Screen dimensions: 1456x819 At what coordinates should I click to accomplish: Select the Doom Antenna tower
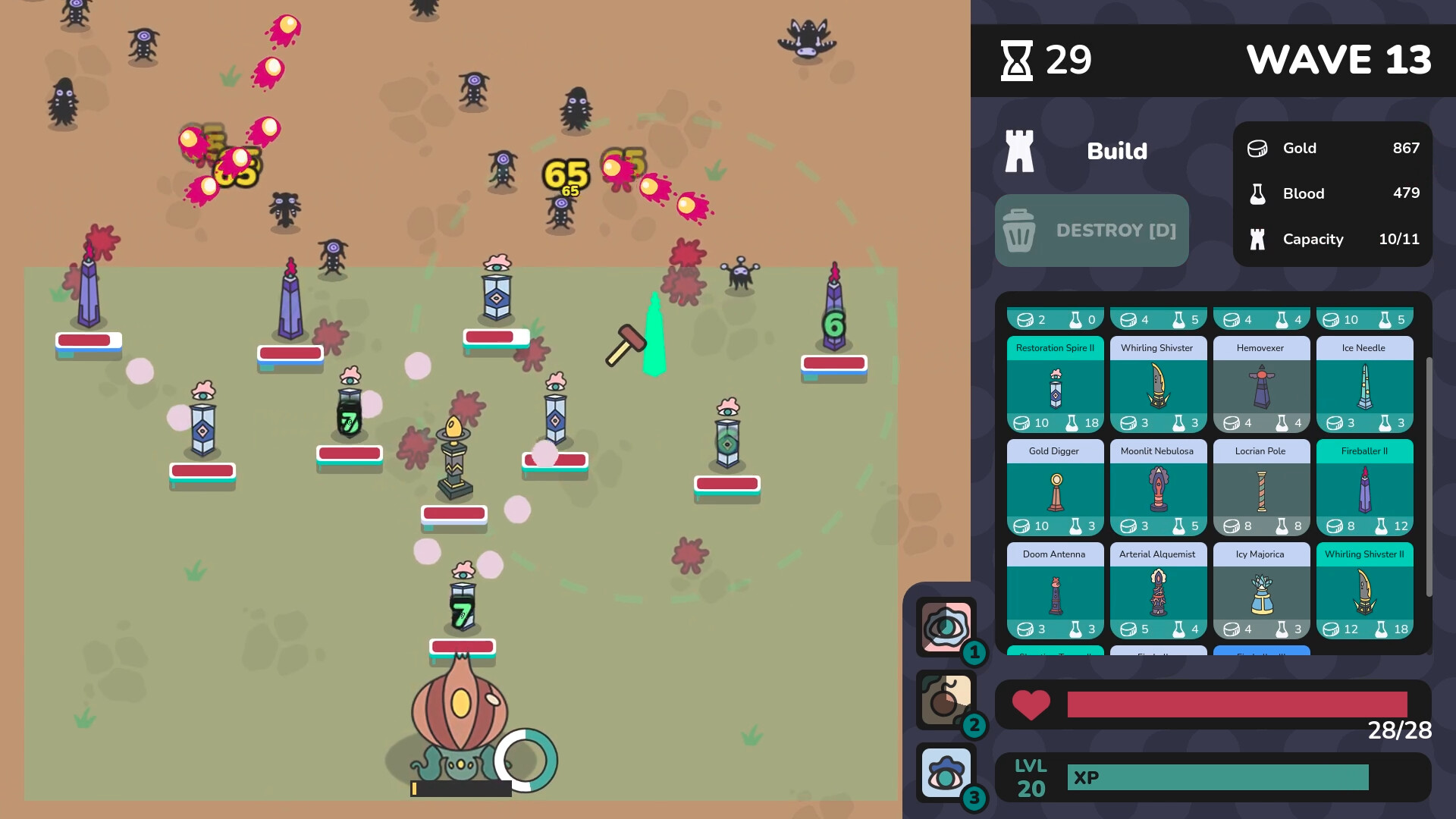[x=1055, y=590]
